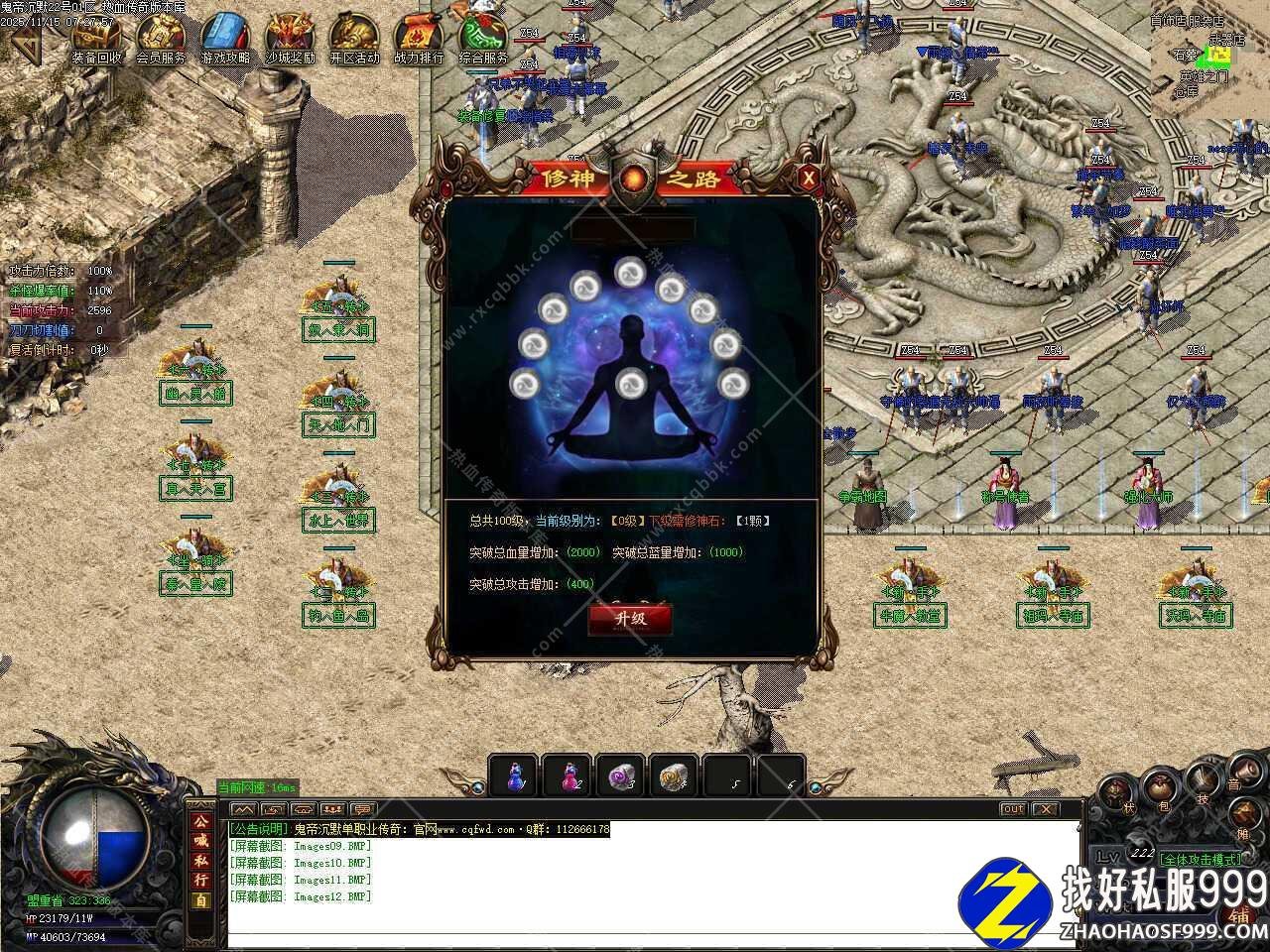
Task: Open 开区活动 server events
Action: pos(354,40)
